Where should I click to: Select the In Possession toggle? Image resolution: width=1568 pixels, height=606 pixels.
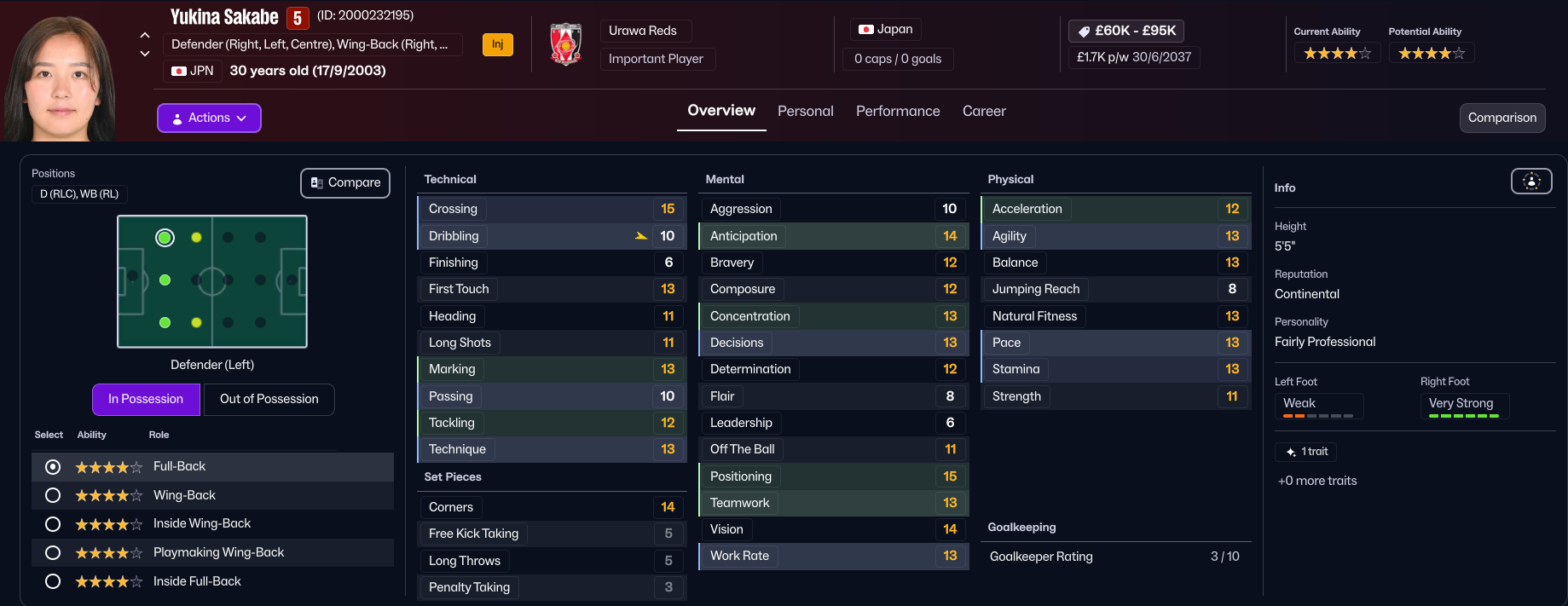(146, 399)
